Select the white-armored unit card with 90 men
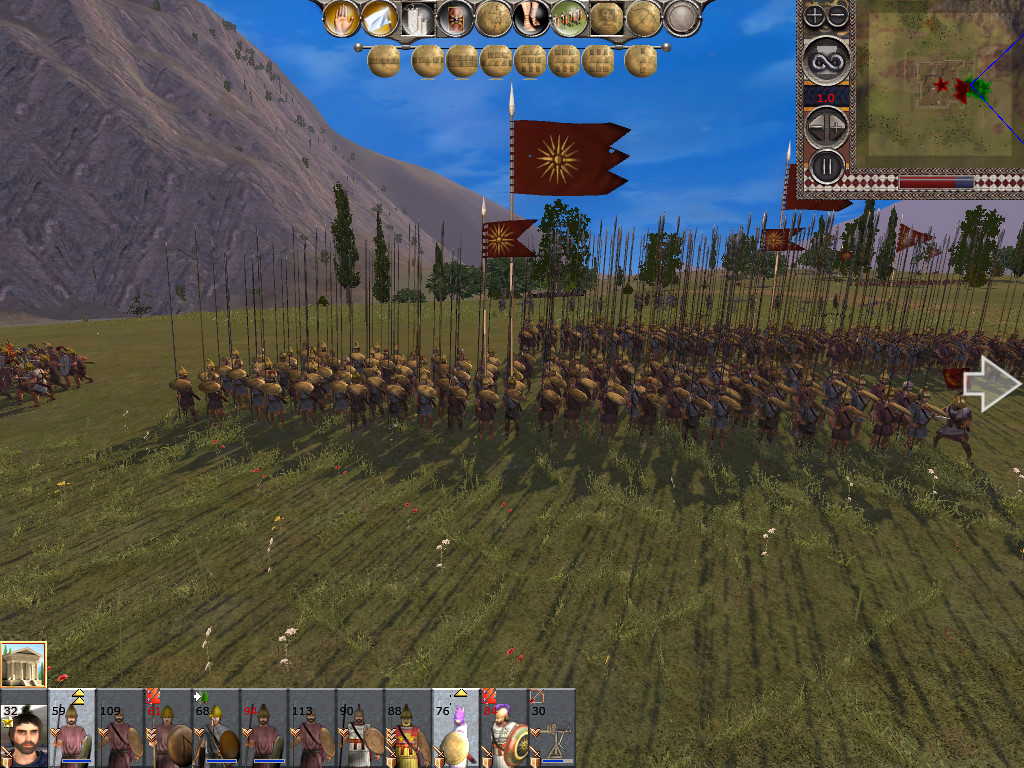Screen dimensions: 1024x768 [x=360, y=728]
